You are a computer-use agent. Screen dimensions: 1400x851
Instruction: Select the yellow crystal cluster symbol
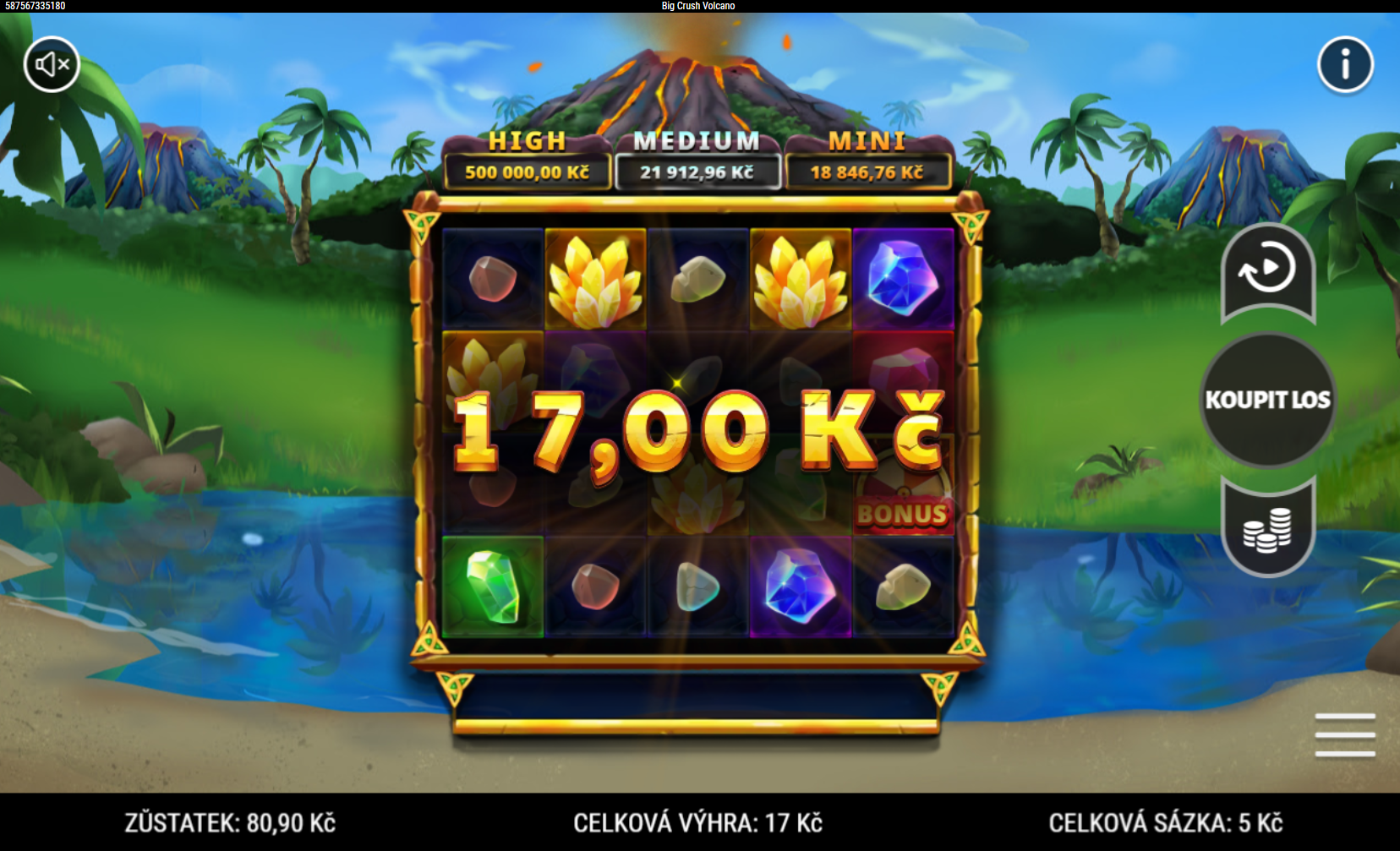coord(594,277)
